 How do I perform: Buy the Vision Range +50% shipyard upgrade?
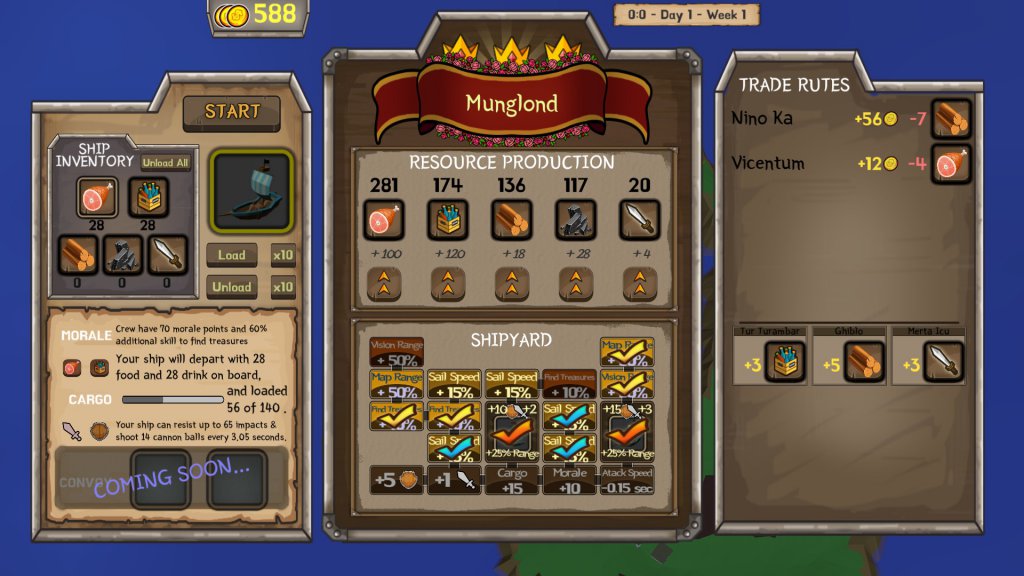click(396, 353)
